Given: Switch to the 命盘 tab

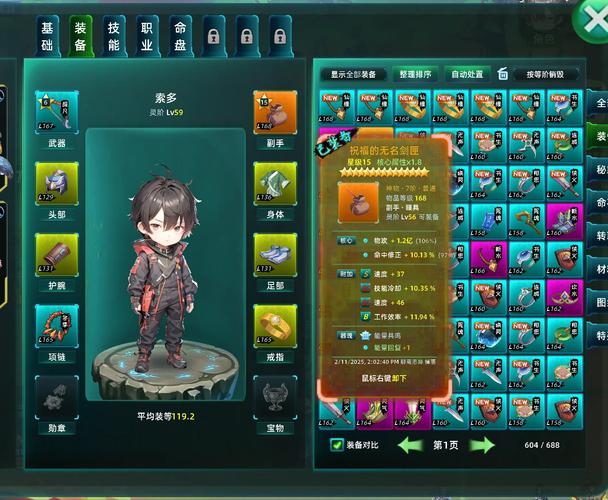Looking at the screenshot, I should point(179,35).
